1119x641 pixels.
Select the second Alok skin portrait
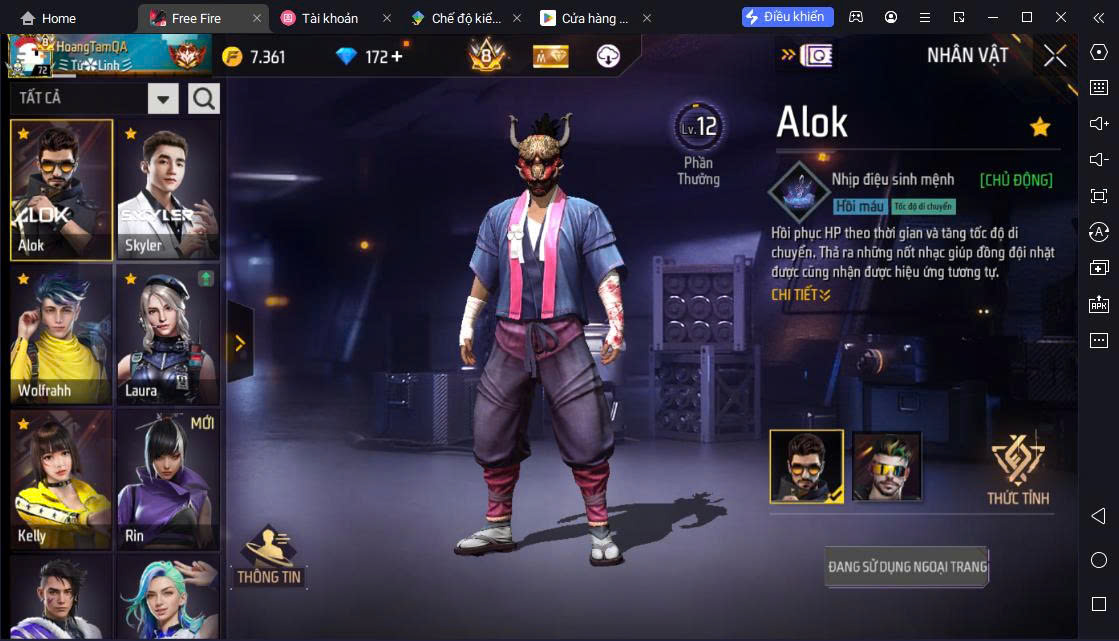pos(886,467)
